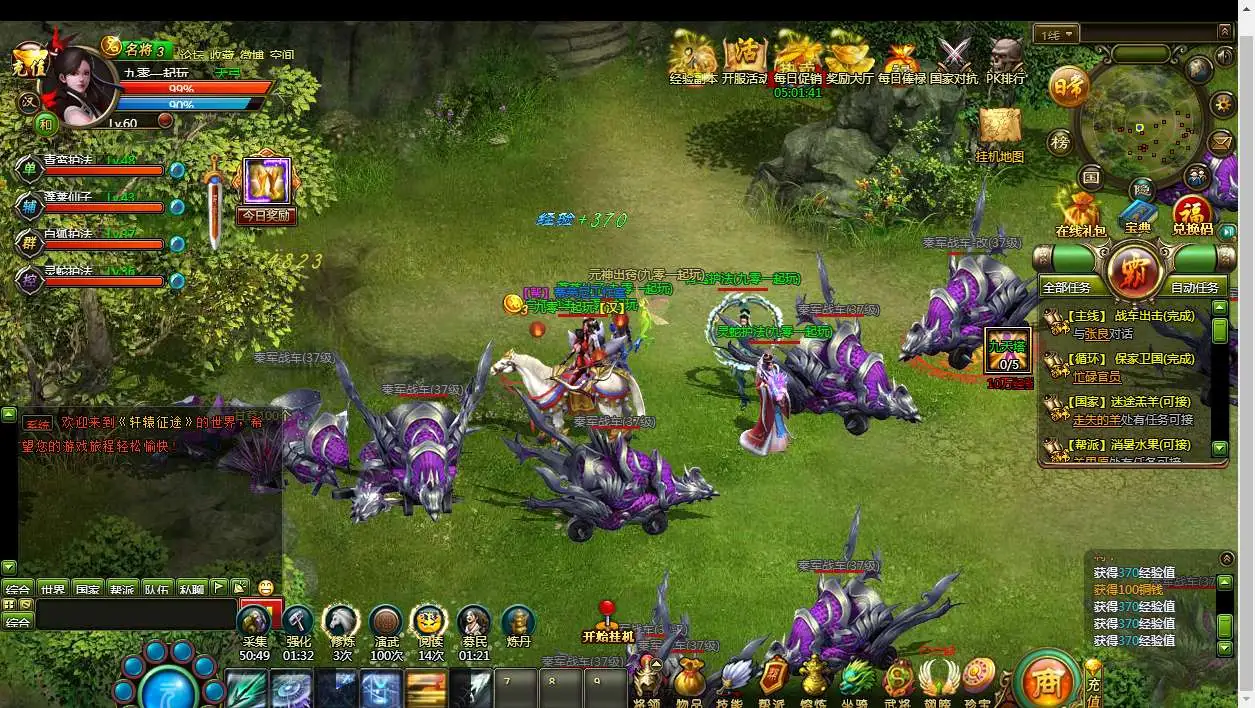Open the 坐骑 mount dragon icon
Image resolution: width=1255 pixels, height=708 pixels.
(x=855, y=680)
